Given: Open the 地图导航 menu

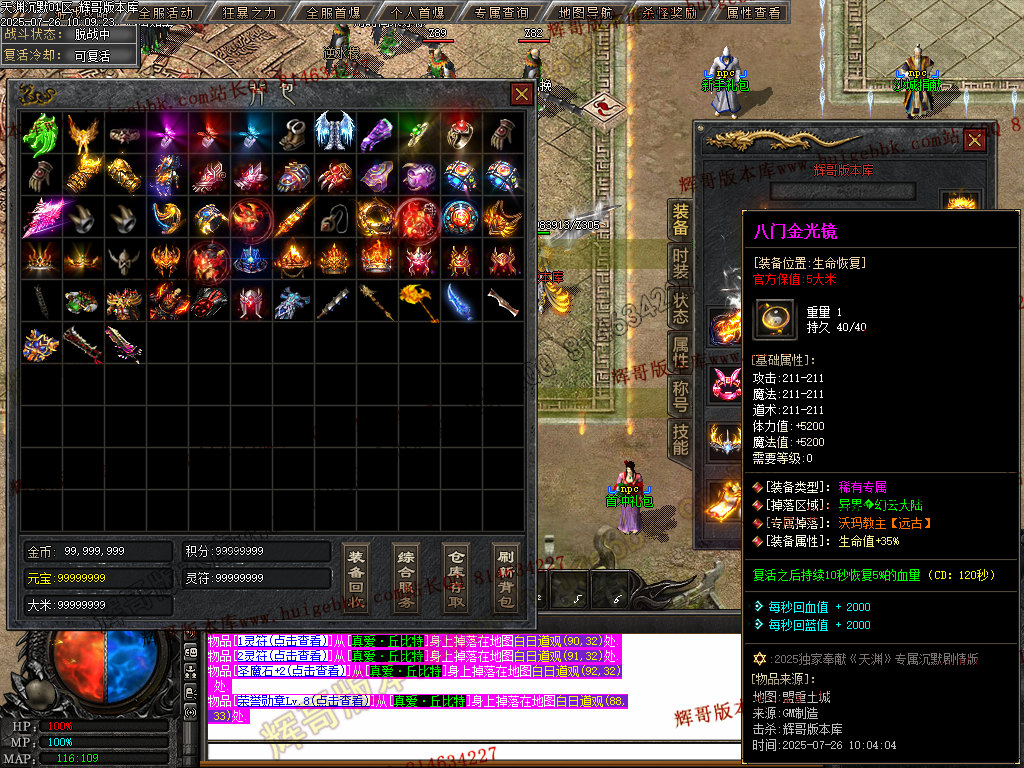Looking at the screenshot, I should point(586,13).
